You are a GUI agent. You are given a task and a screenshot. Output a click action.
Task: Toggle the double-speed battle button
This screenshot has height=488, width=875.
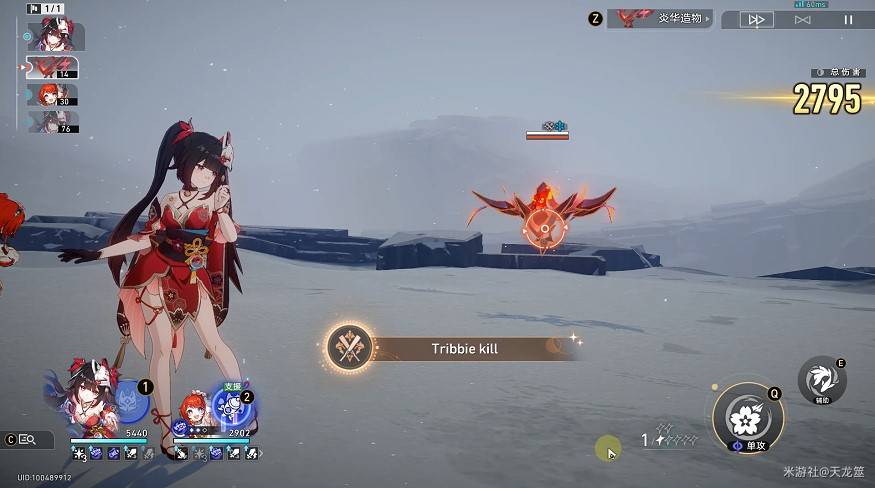click(757, 19)
